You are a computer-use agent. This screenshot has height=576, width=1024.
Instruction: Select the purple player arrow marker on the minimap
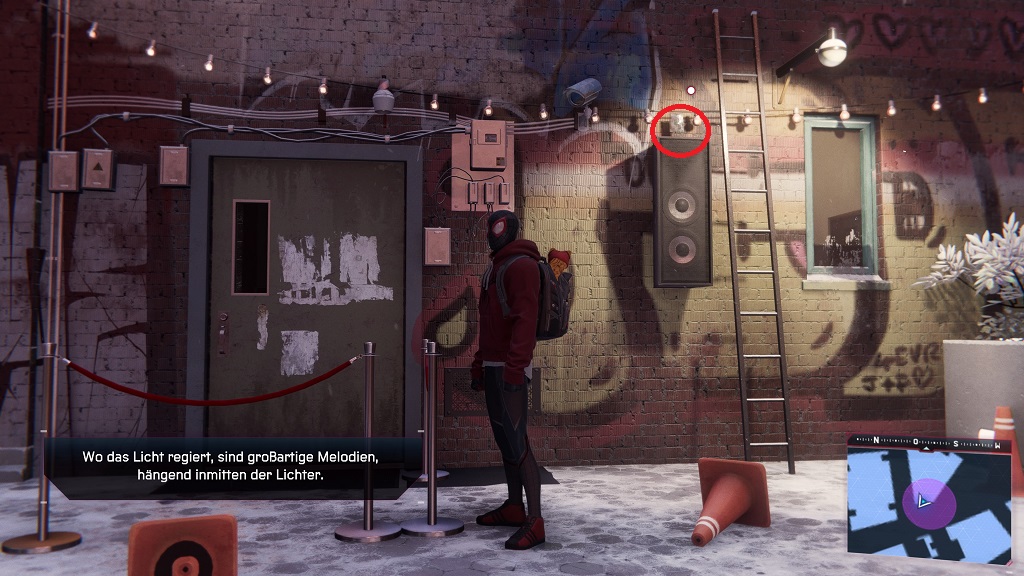point(922,501)
